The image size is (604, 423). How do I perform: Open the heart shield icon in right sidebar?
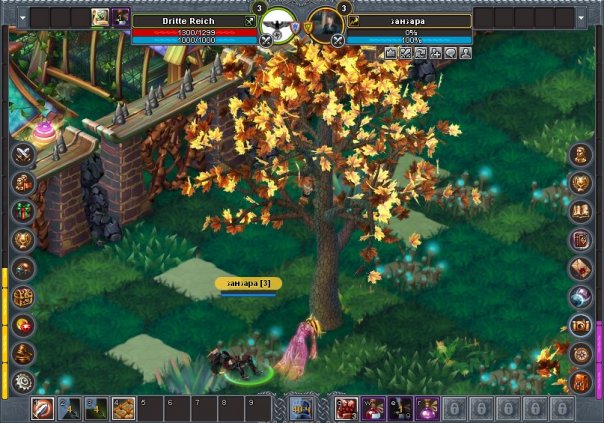581,183
